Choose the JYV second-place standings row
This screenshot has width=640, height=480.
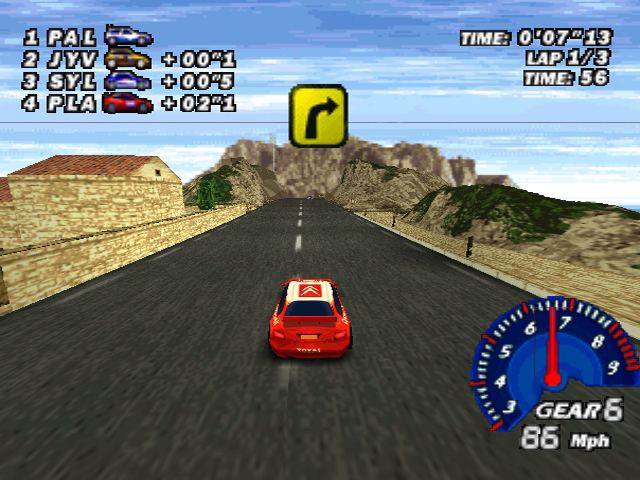pos(128,59)
